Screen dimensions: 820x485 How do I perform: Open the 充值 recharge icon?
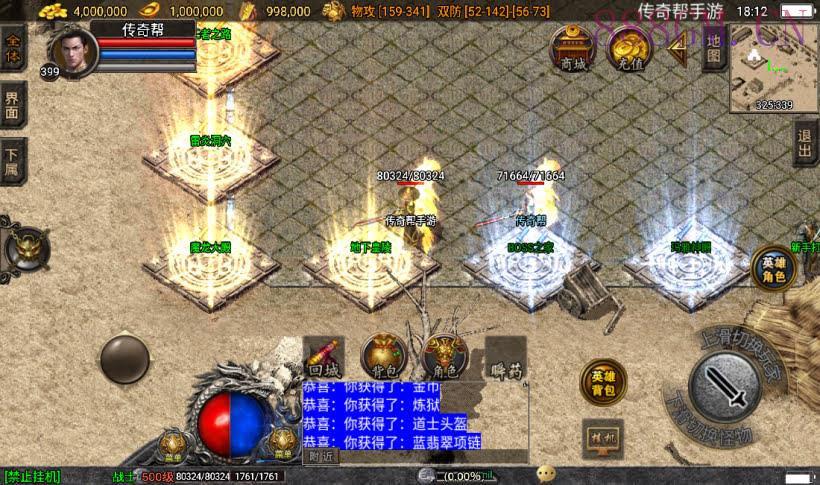point(630,50)
